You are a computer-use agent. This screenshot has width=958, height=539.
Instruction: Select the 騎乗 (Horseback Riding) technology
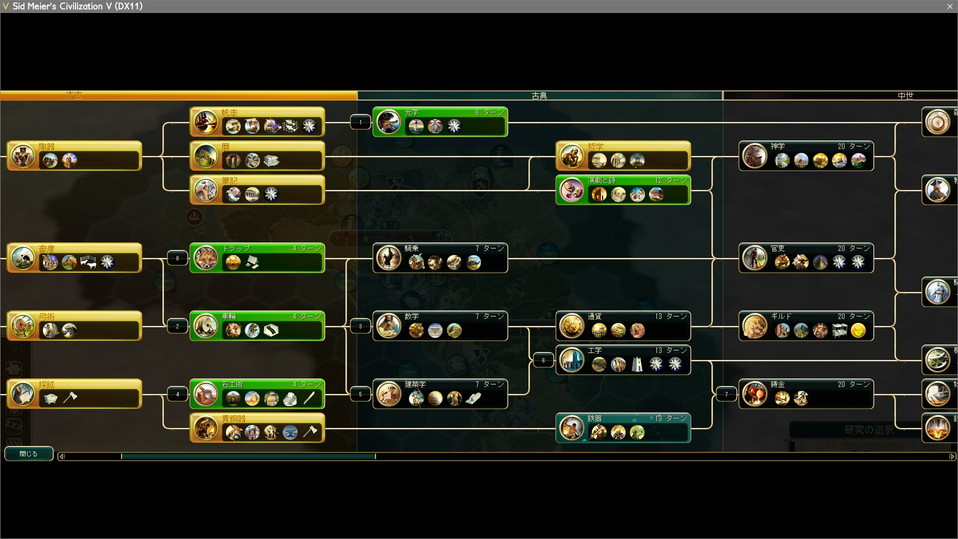440,257
